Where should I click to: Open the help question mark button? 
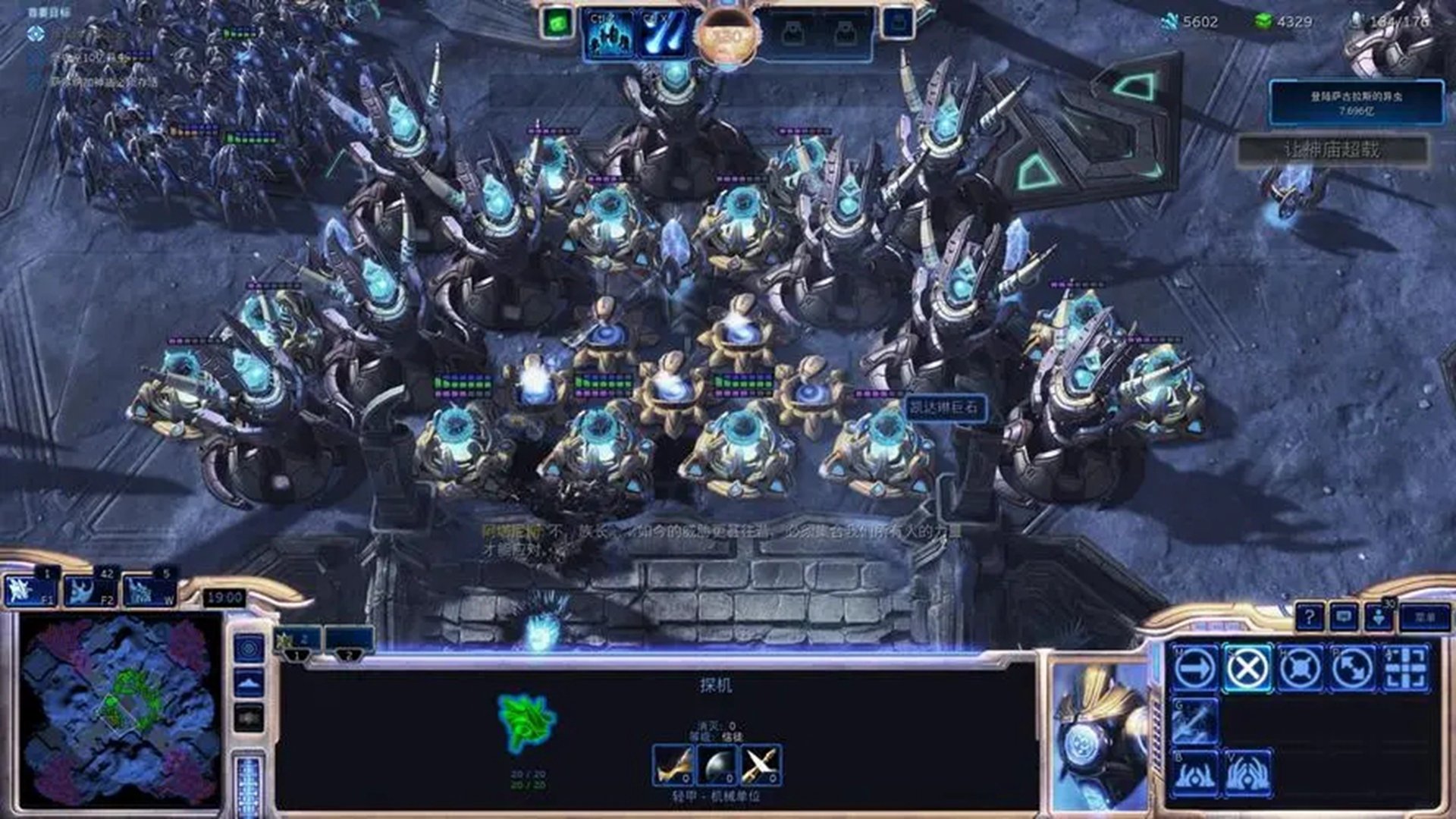[1309, 617]
